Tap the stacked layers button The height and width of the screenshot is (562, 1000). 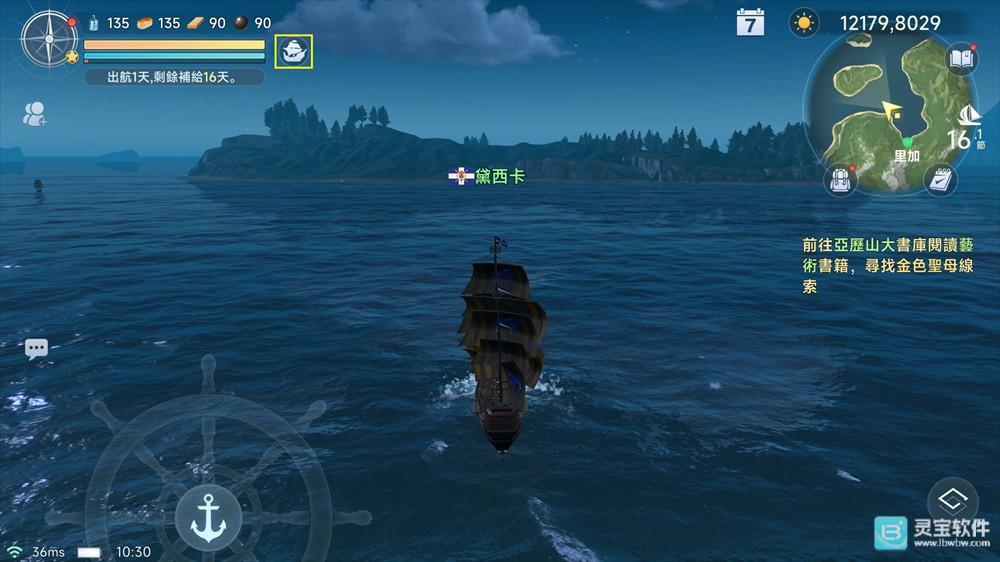(x=952, y=502)
